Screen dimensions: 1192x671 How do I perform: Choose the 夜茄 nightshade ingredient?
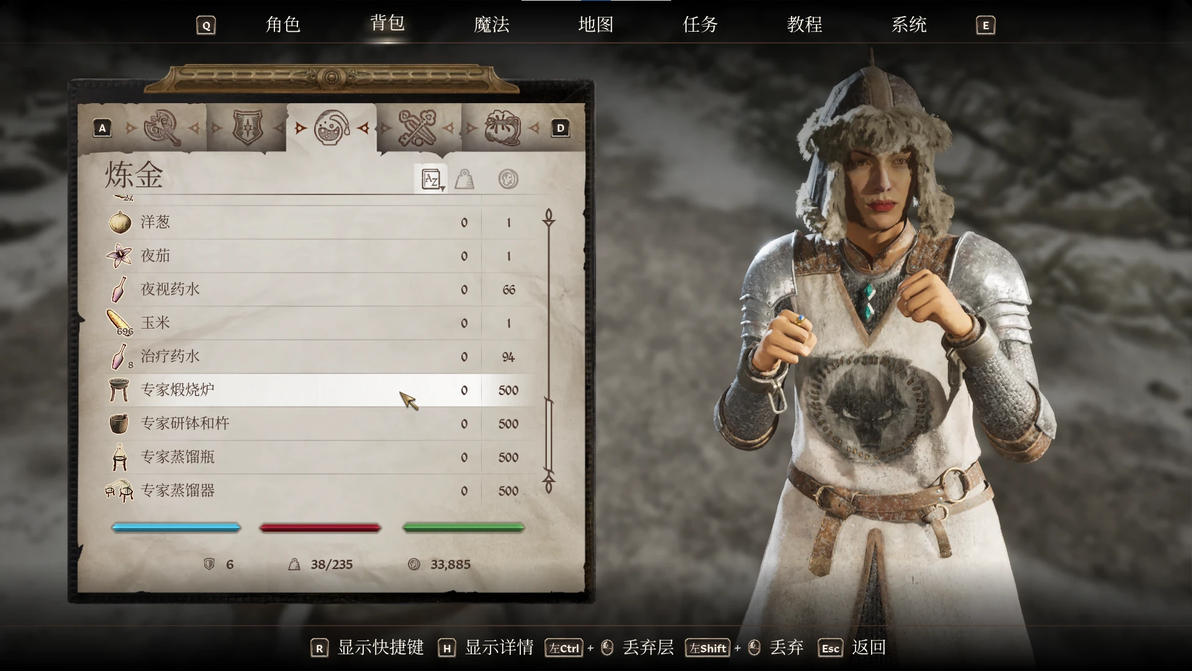point(155,256)
